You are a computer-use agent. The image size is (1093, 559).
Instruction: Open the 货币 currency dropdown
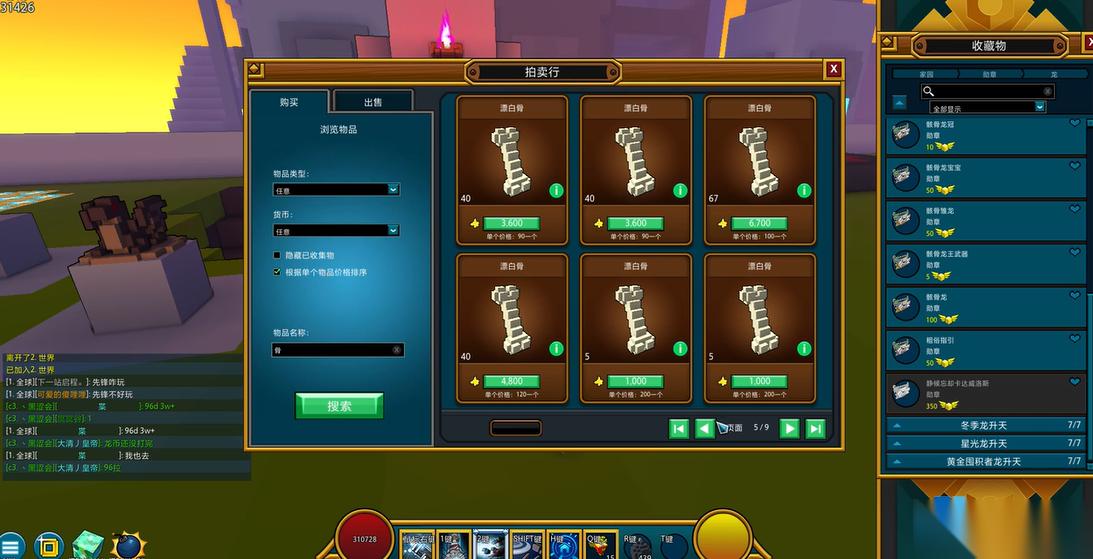point(336,230)
